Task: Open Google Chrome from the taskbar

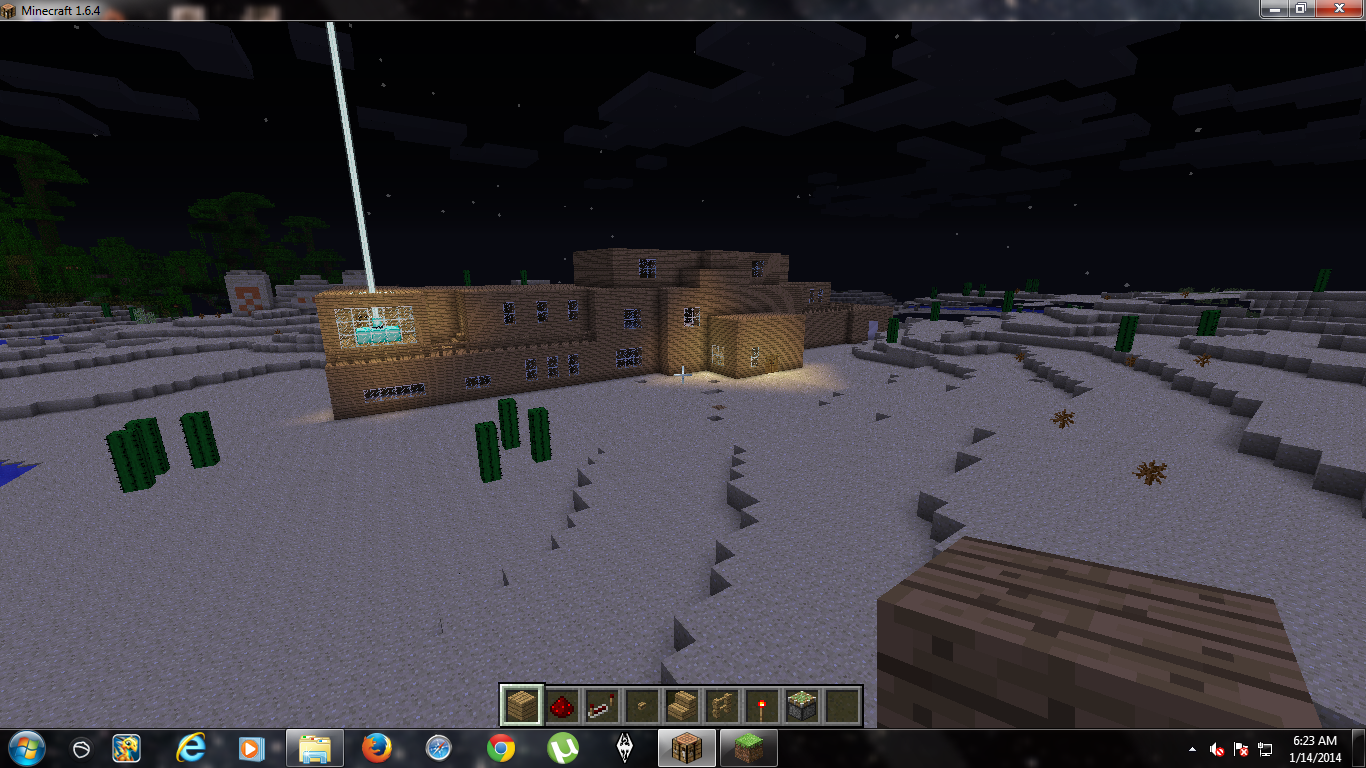Action: 499,747
